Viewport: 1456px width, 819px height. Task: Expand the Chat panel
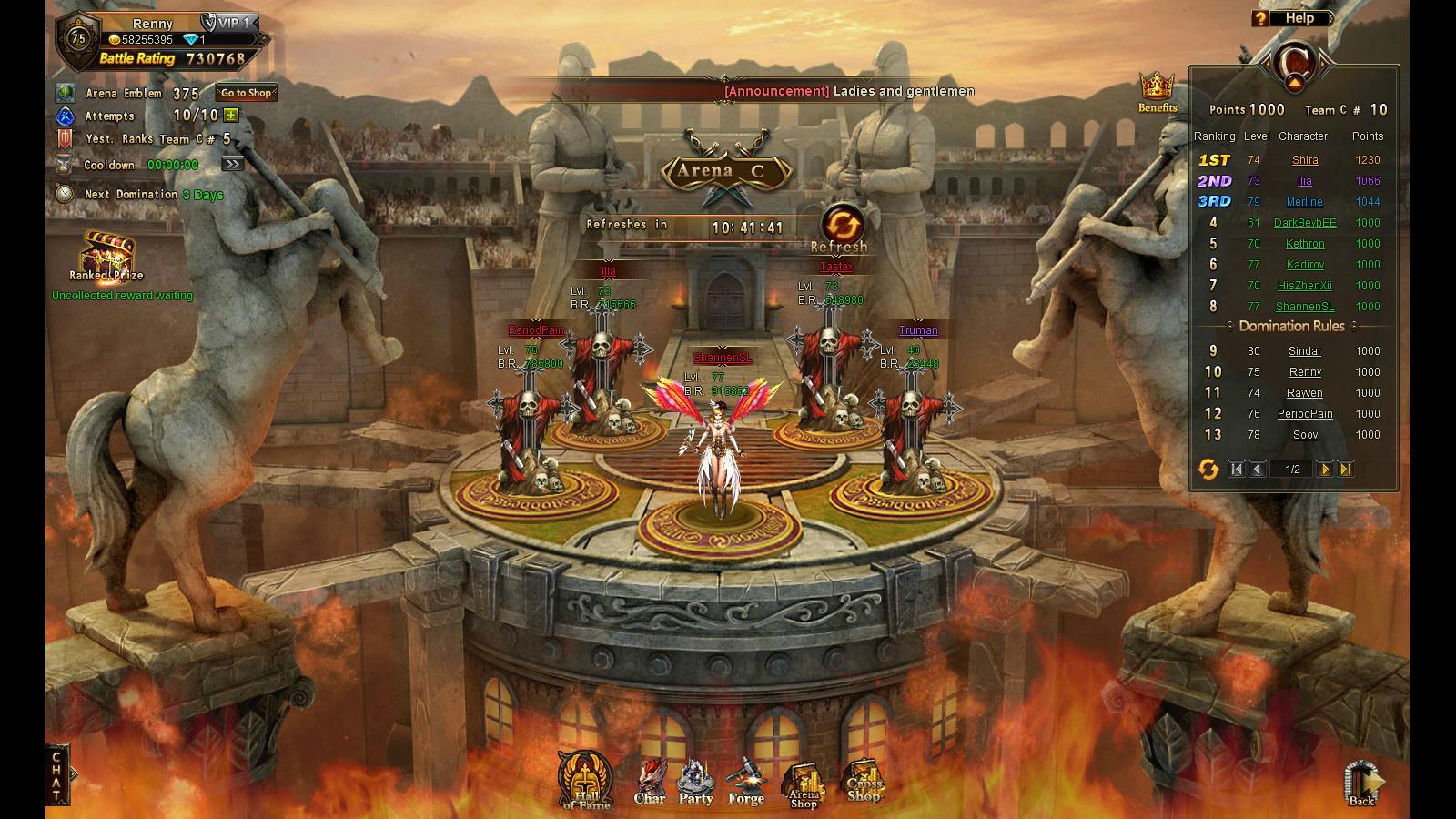57,775
